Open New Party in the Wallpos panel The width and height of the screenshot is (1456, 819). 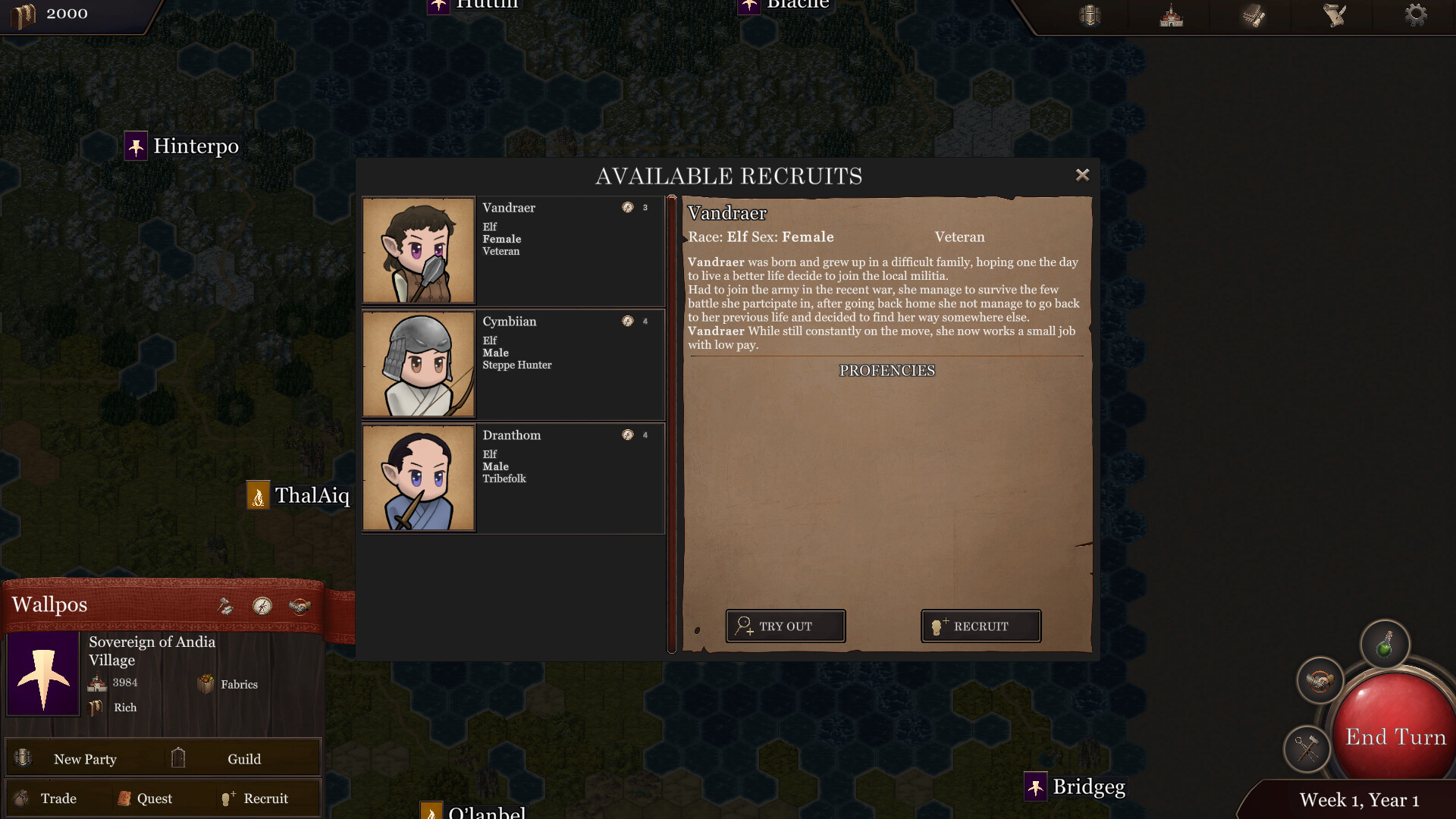point(86,758)
